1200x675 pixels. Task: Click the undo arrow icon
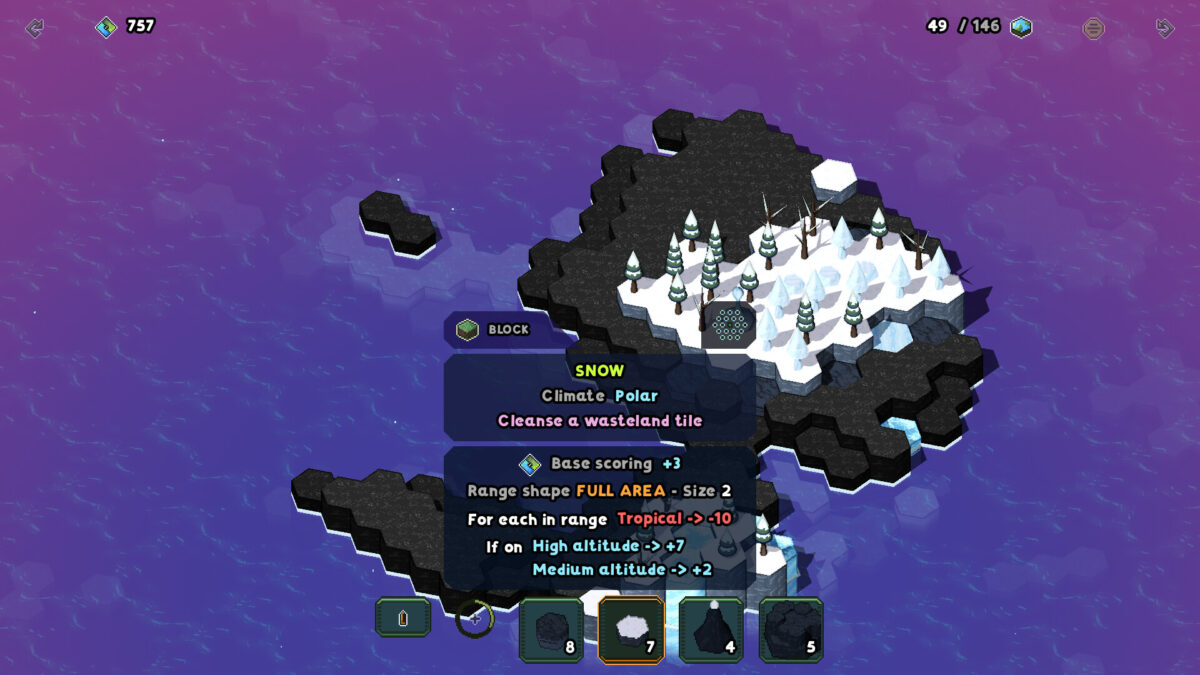[x=35, y=28]
